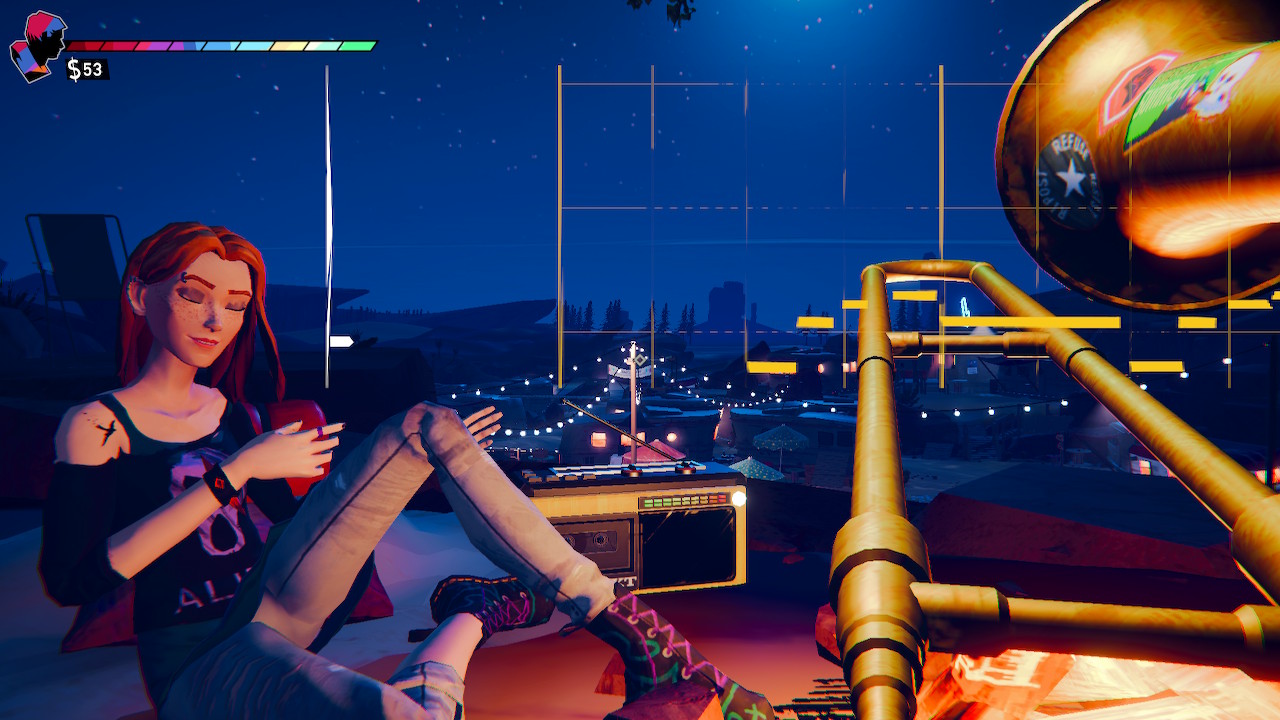Image resolution: width=1280 pixels, height=720 pixels.
Task: Click the white arrow rhythm cursor
Action: (x=341, y=342)
